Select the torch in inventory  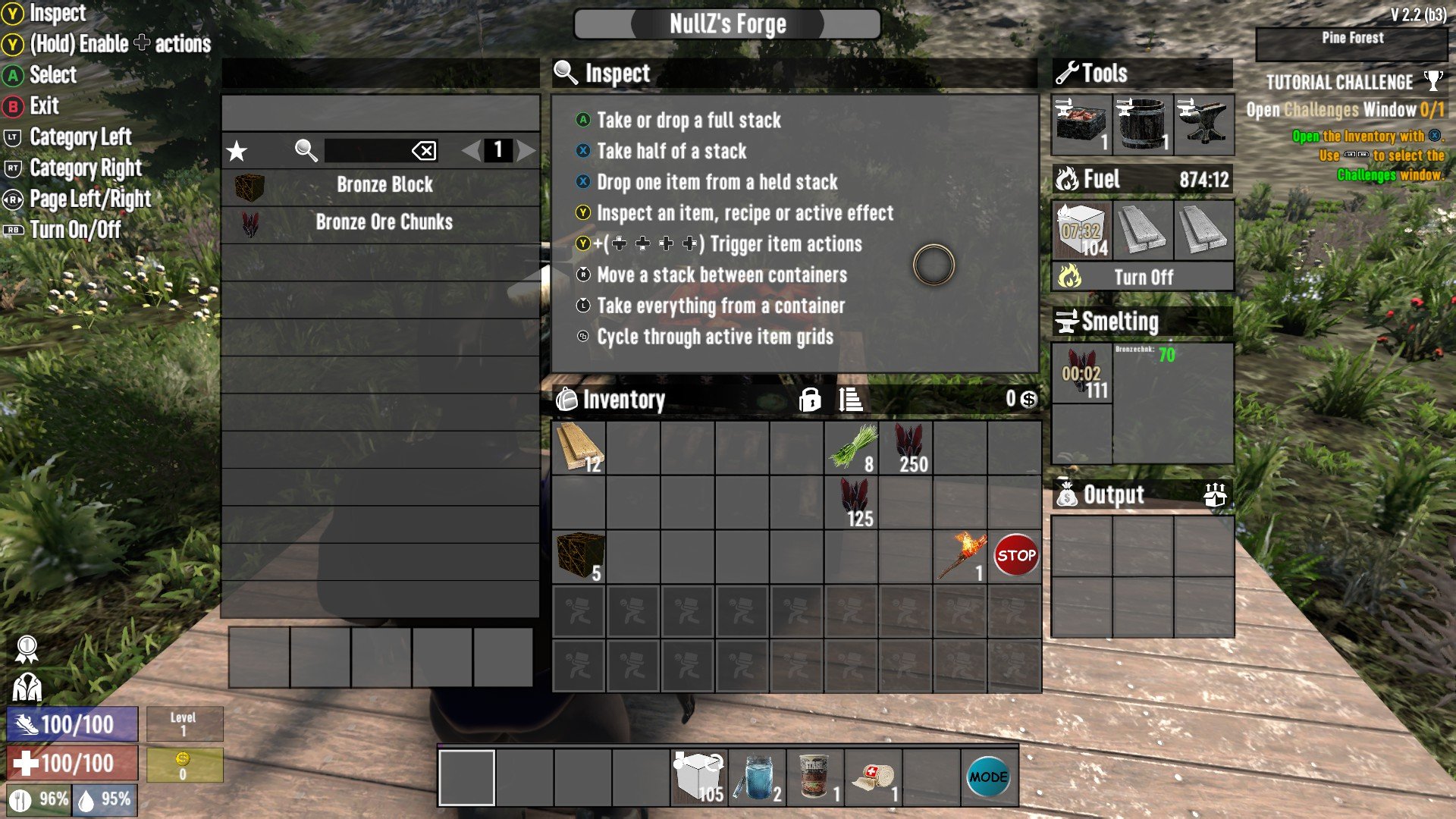click(x=961, y=557)
